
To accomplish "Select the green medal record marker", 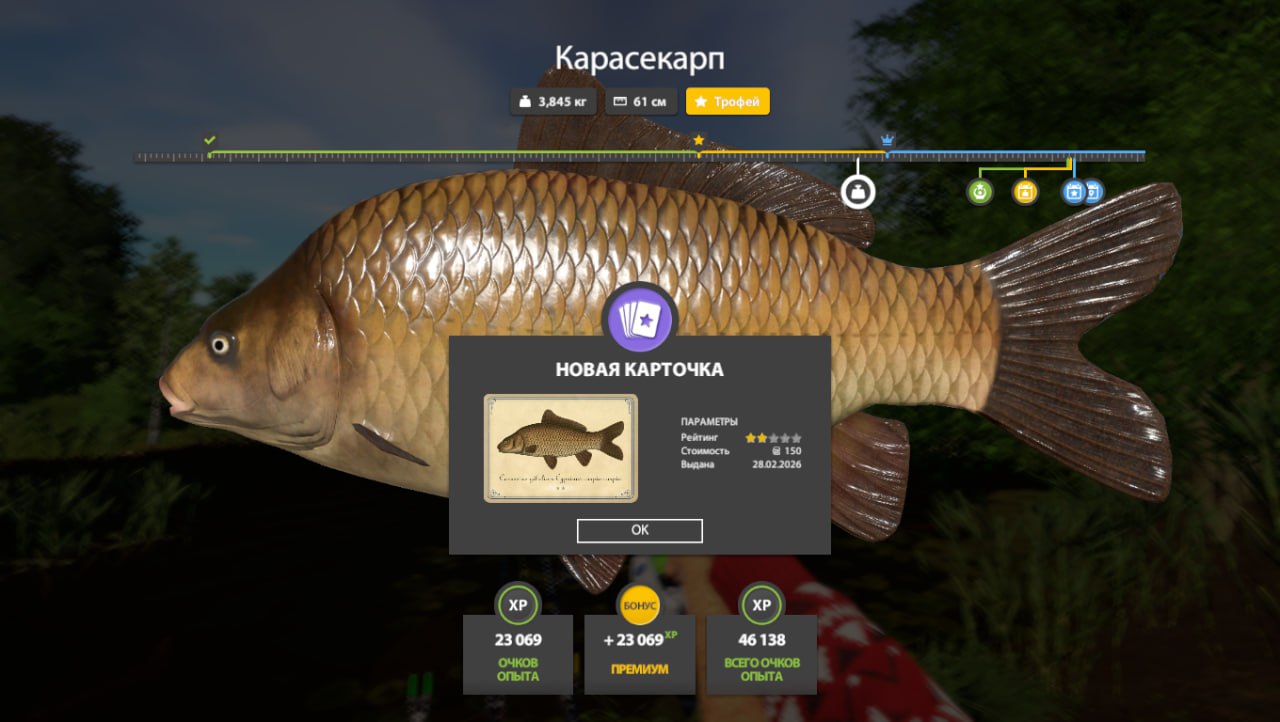I will (980, 192).
